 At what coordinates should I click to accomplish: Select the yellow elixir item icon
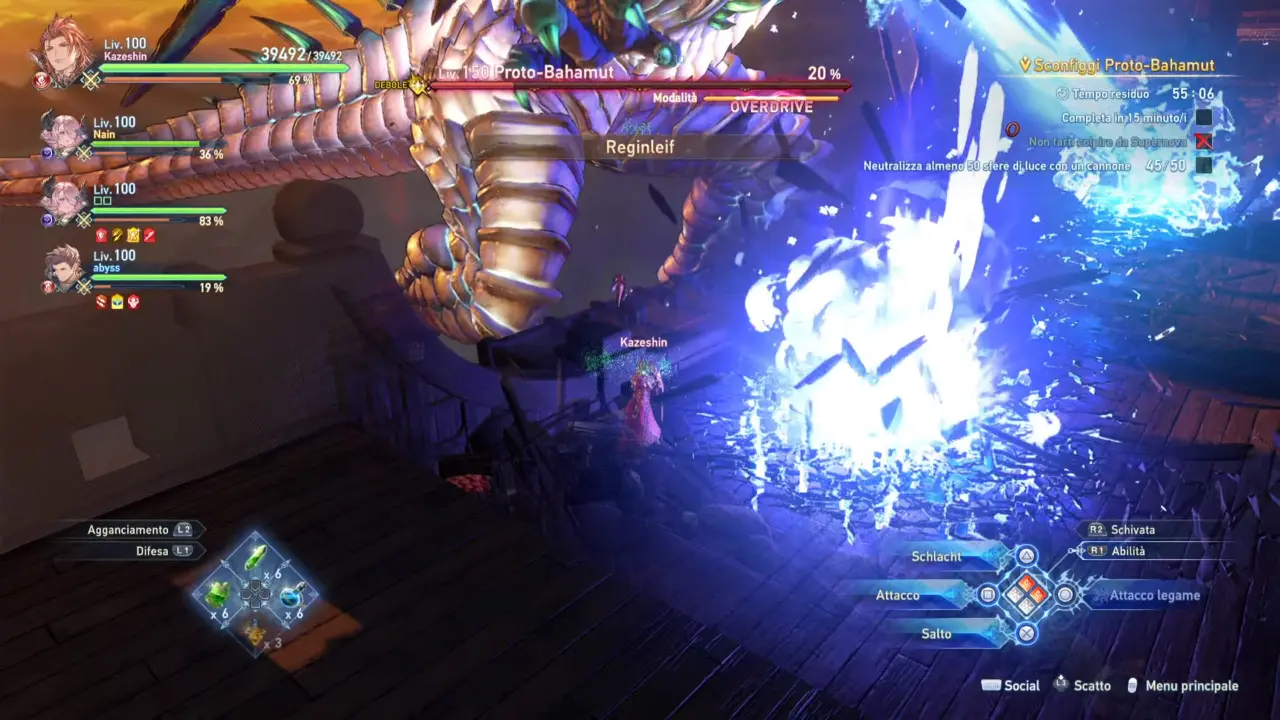click(x=255, y=631)
